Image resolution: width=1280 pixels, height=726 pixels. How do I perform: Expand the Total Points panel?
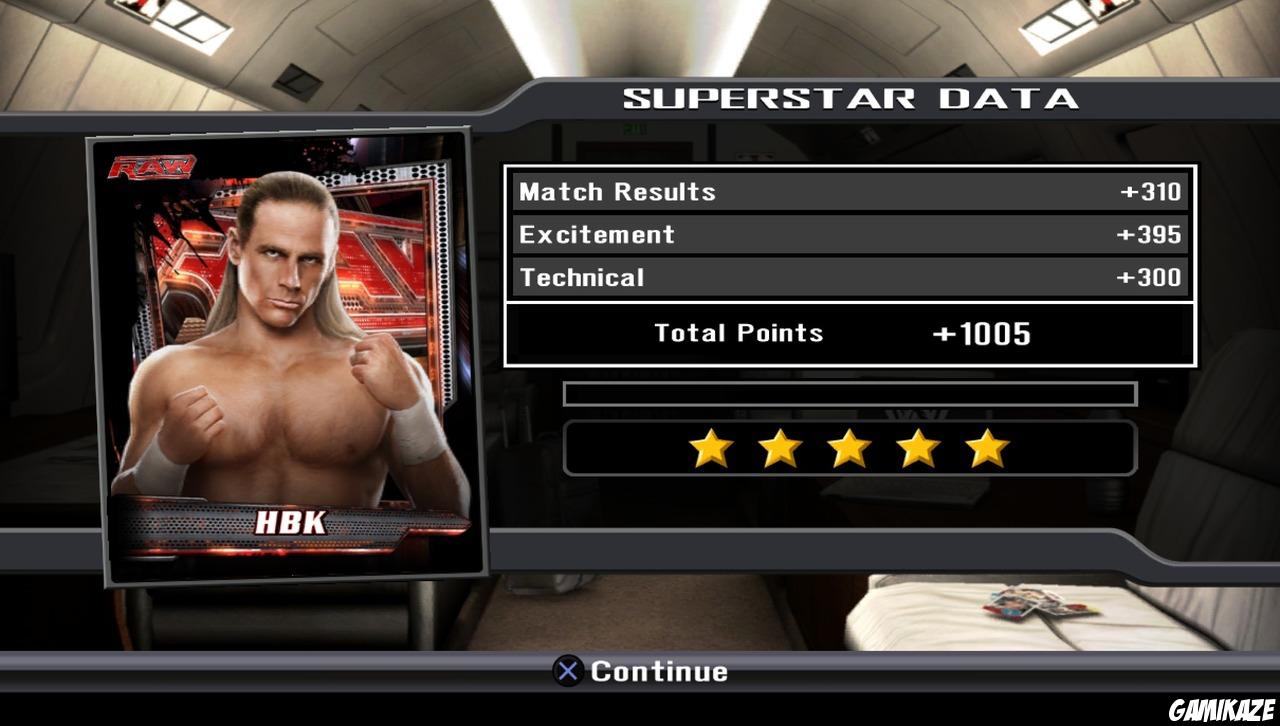[848, 333]
